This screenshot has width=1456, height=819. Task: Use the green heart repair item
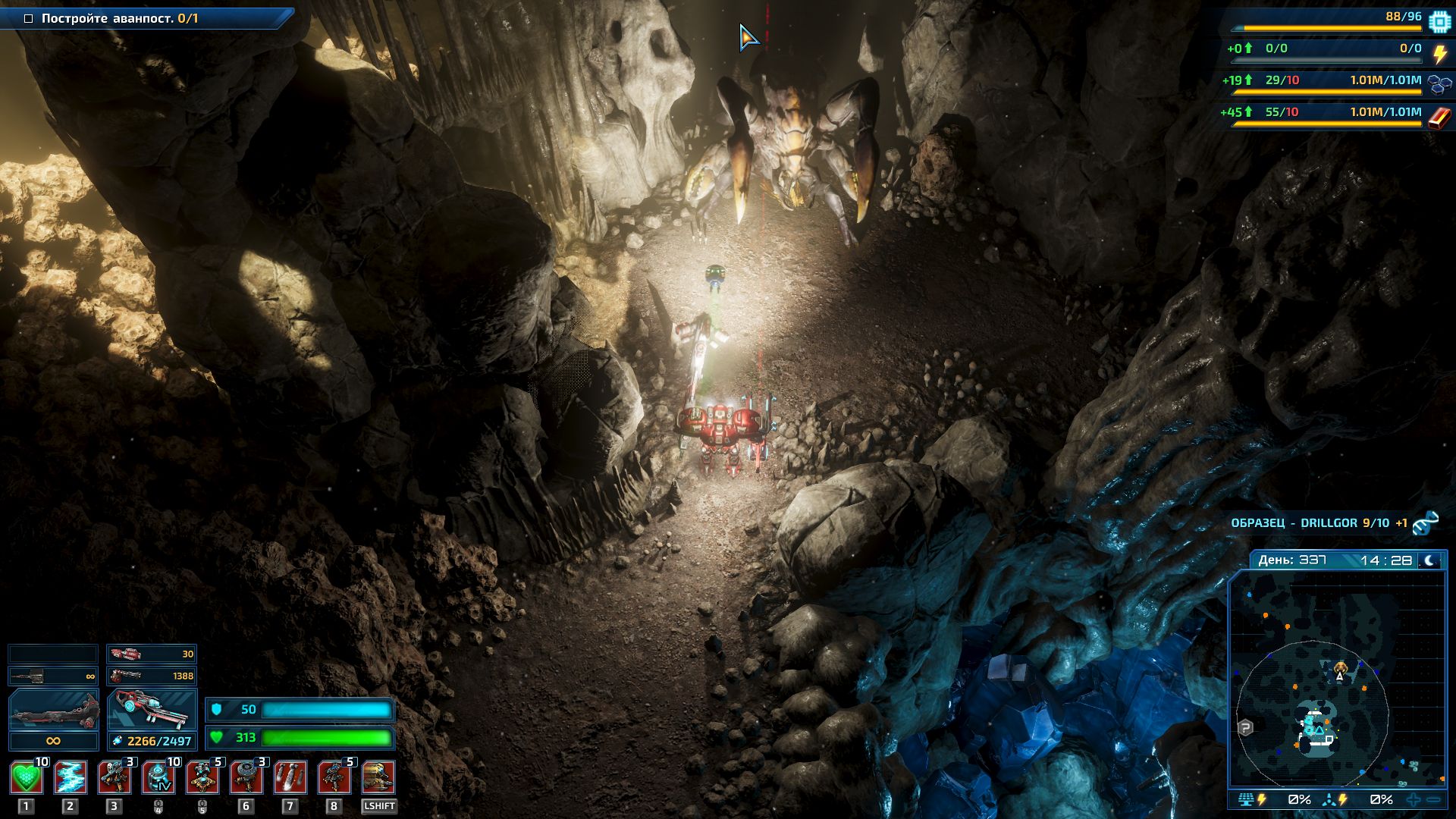26,778
